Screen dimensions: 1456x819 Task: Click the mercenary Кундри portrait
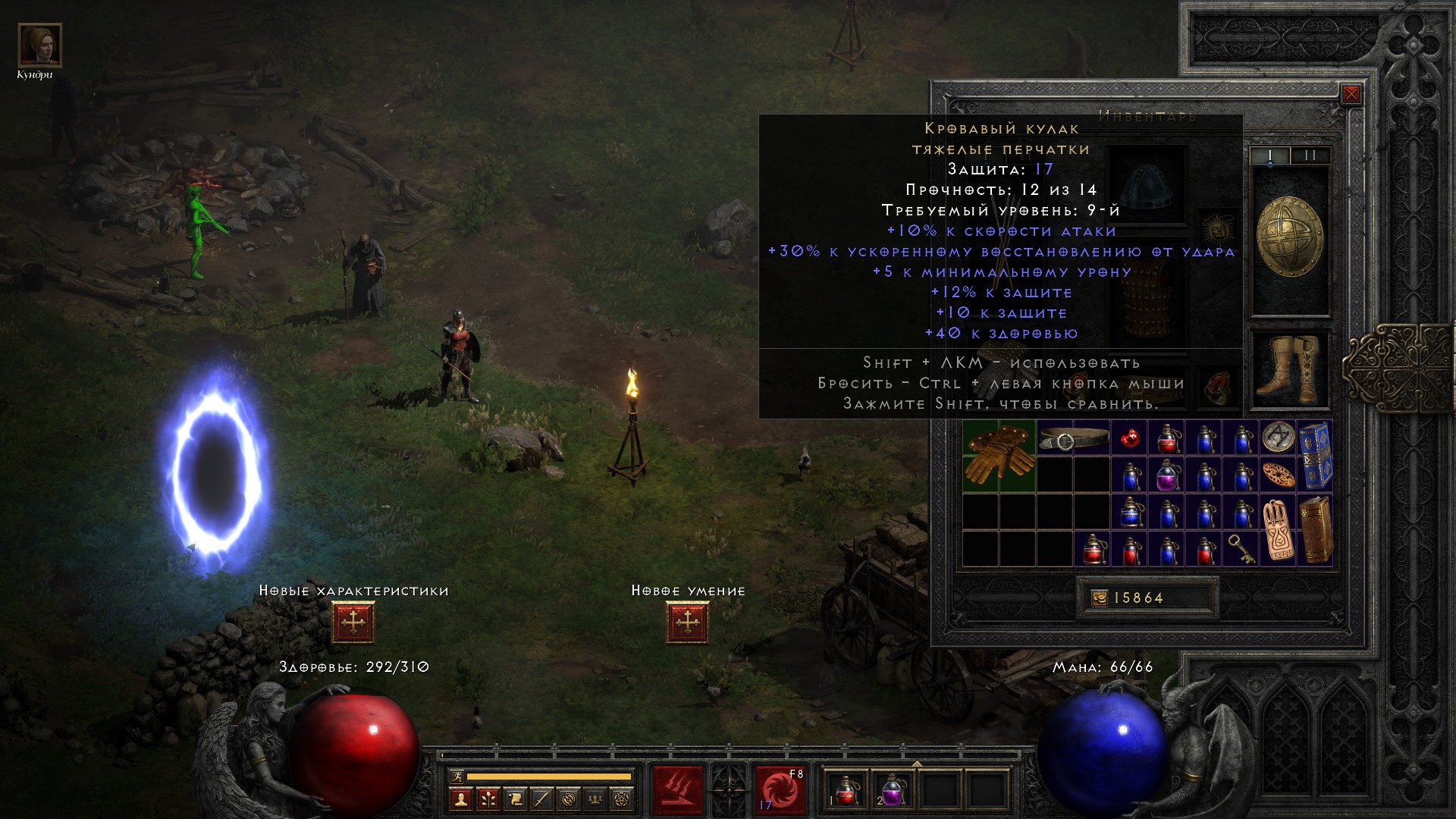tap(39, 45)
